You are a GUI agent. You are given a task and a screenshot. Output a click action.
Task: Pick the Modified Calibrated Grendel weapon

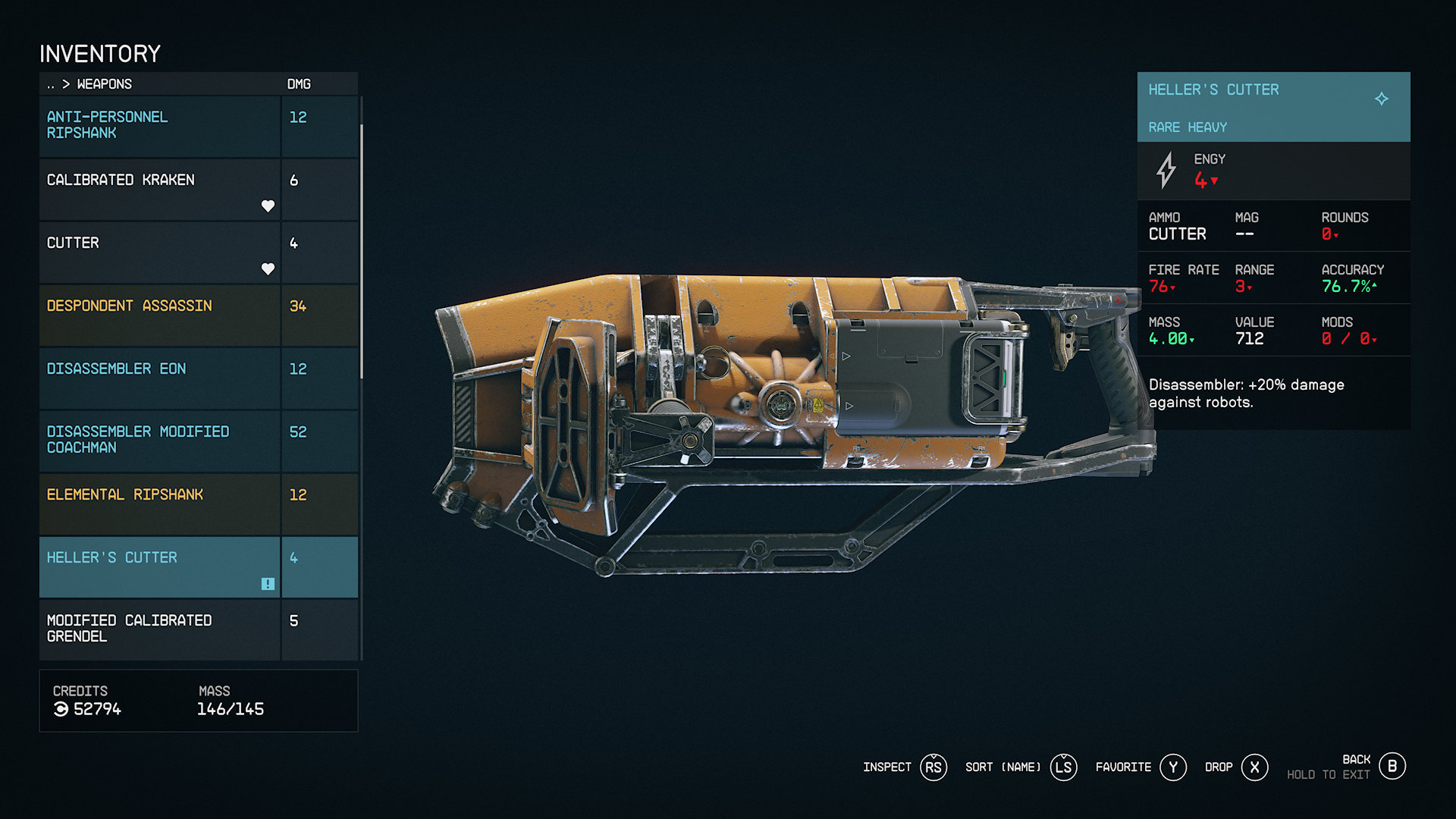(159, 629)
